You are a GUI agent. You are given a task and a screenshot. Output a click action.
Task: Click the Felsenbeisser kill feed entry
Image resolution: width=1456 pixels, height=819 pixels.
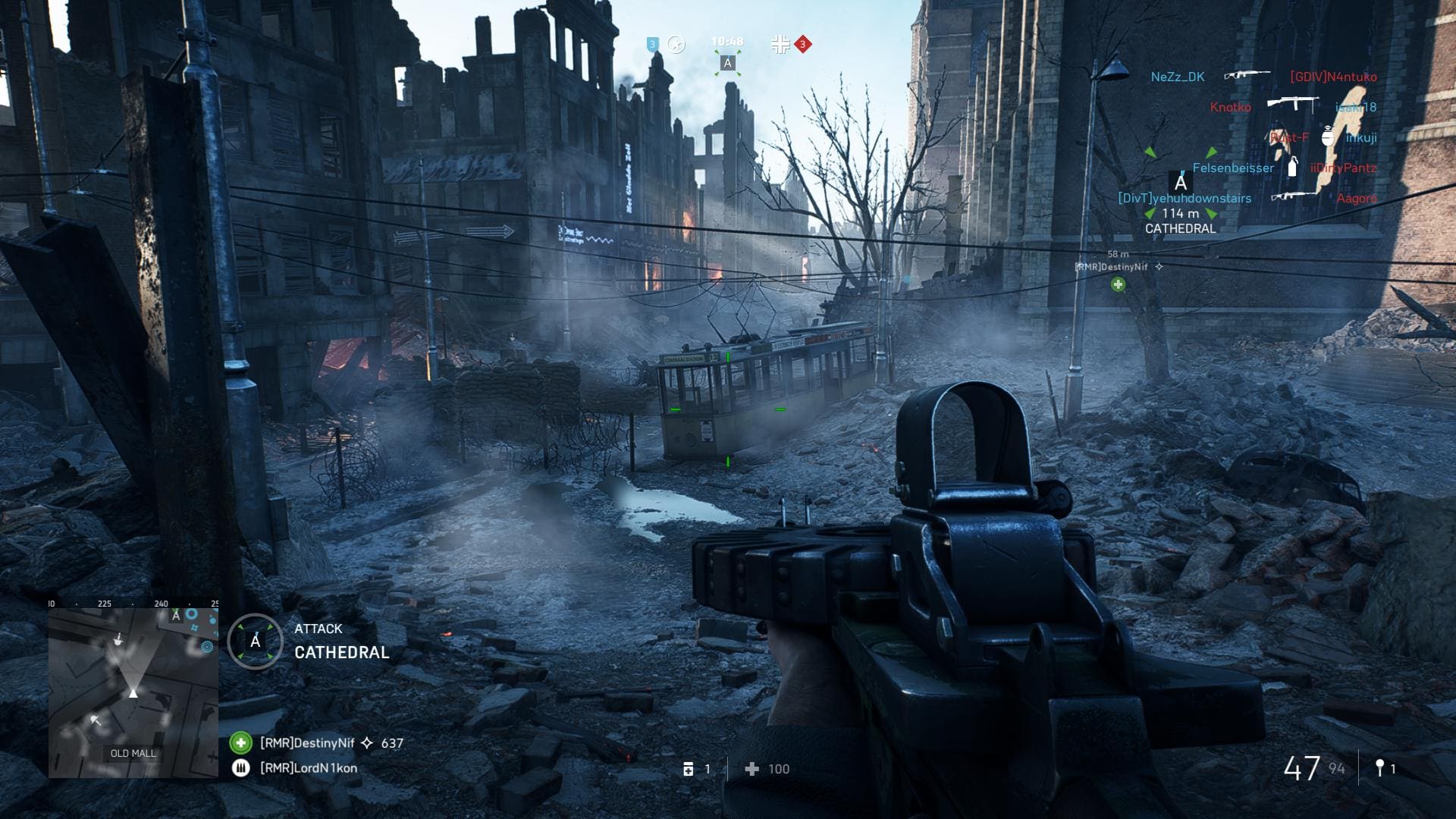[1233, 168]
